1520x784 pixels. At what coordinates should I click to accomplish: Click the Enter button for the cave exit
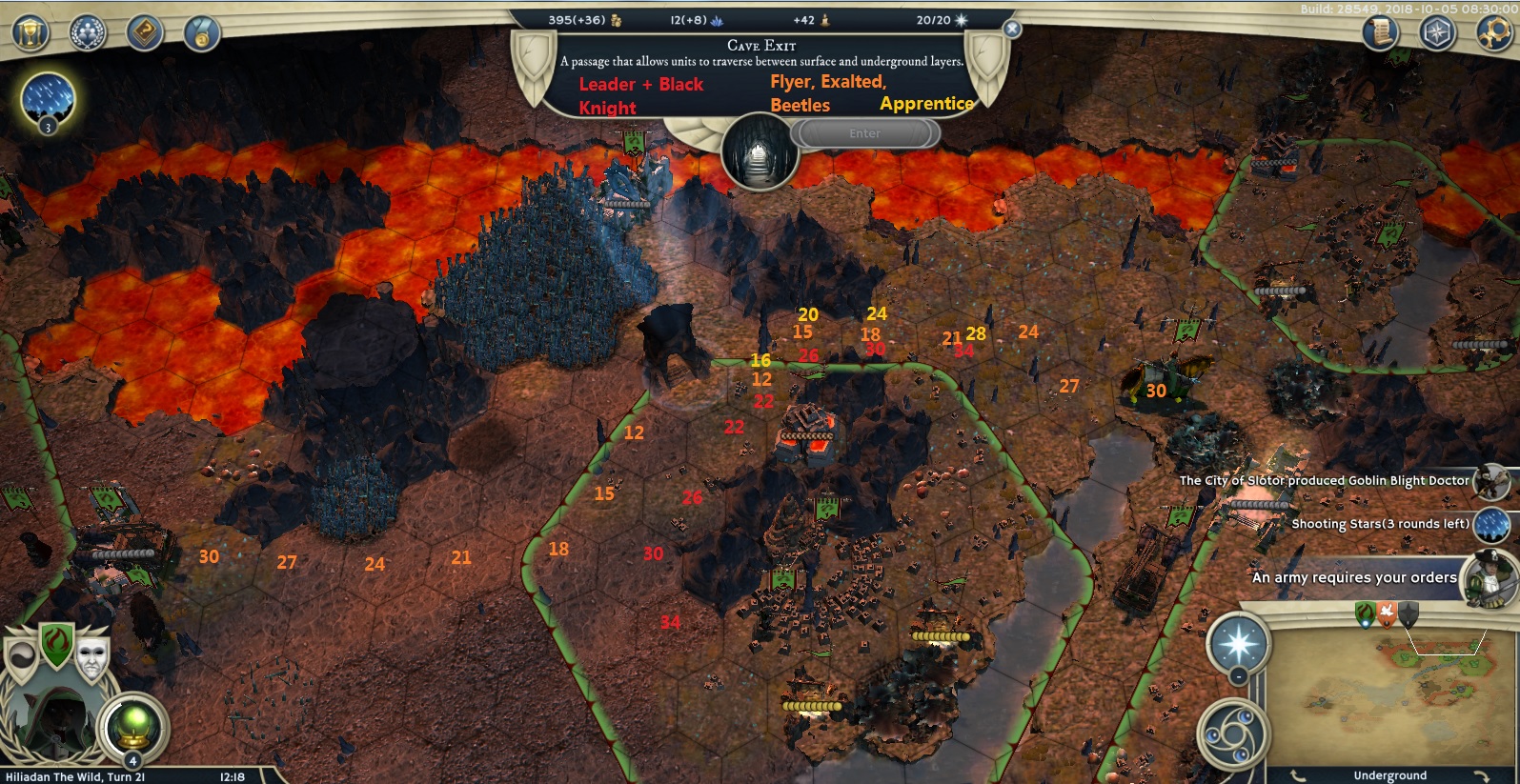864,133
